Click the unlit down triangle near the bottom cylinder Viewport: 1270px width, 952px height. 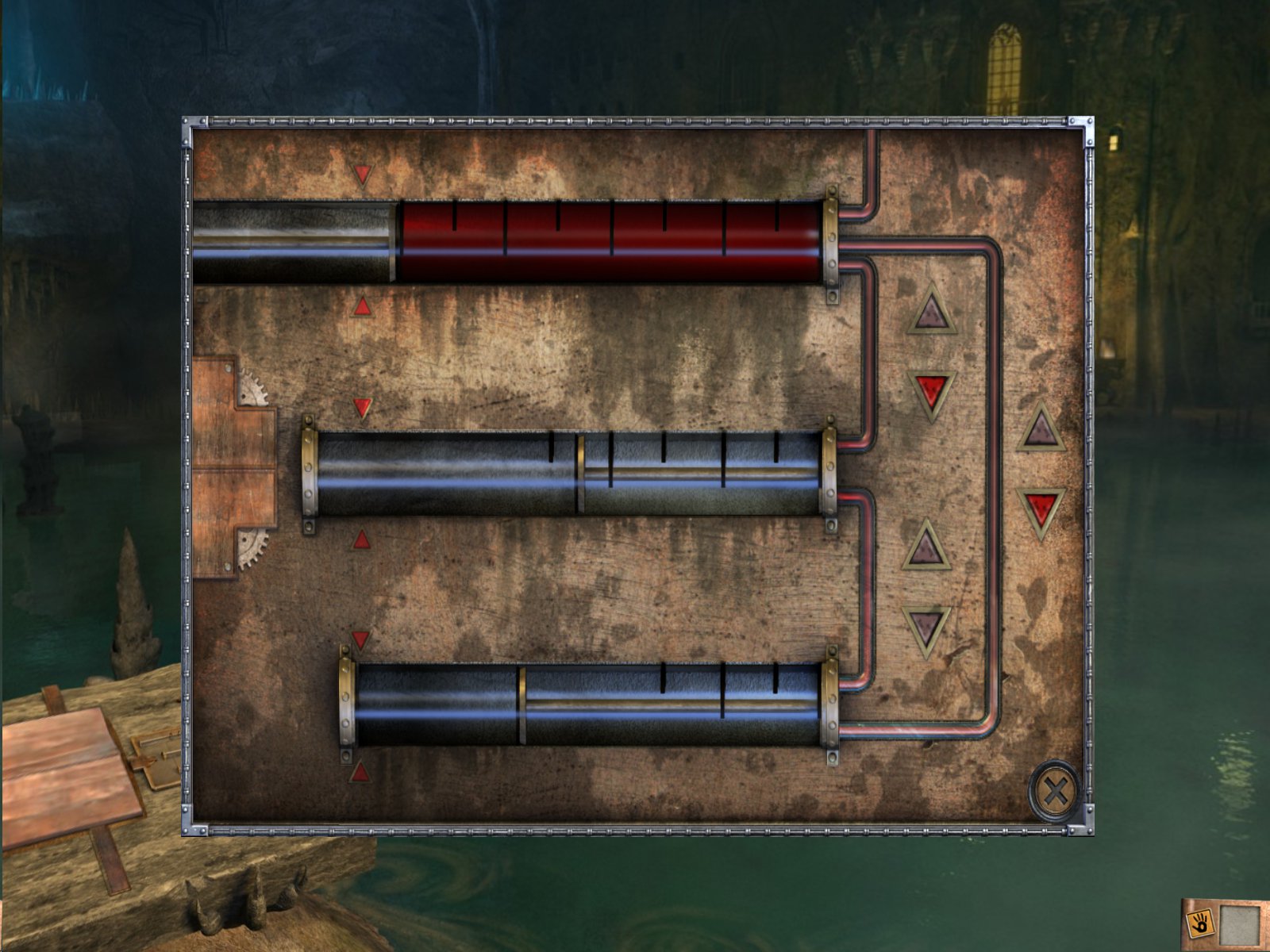click(926, 627)
